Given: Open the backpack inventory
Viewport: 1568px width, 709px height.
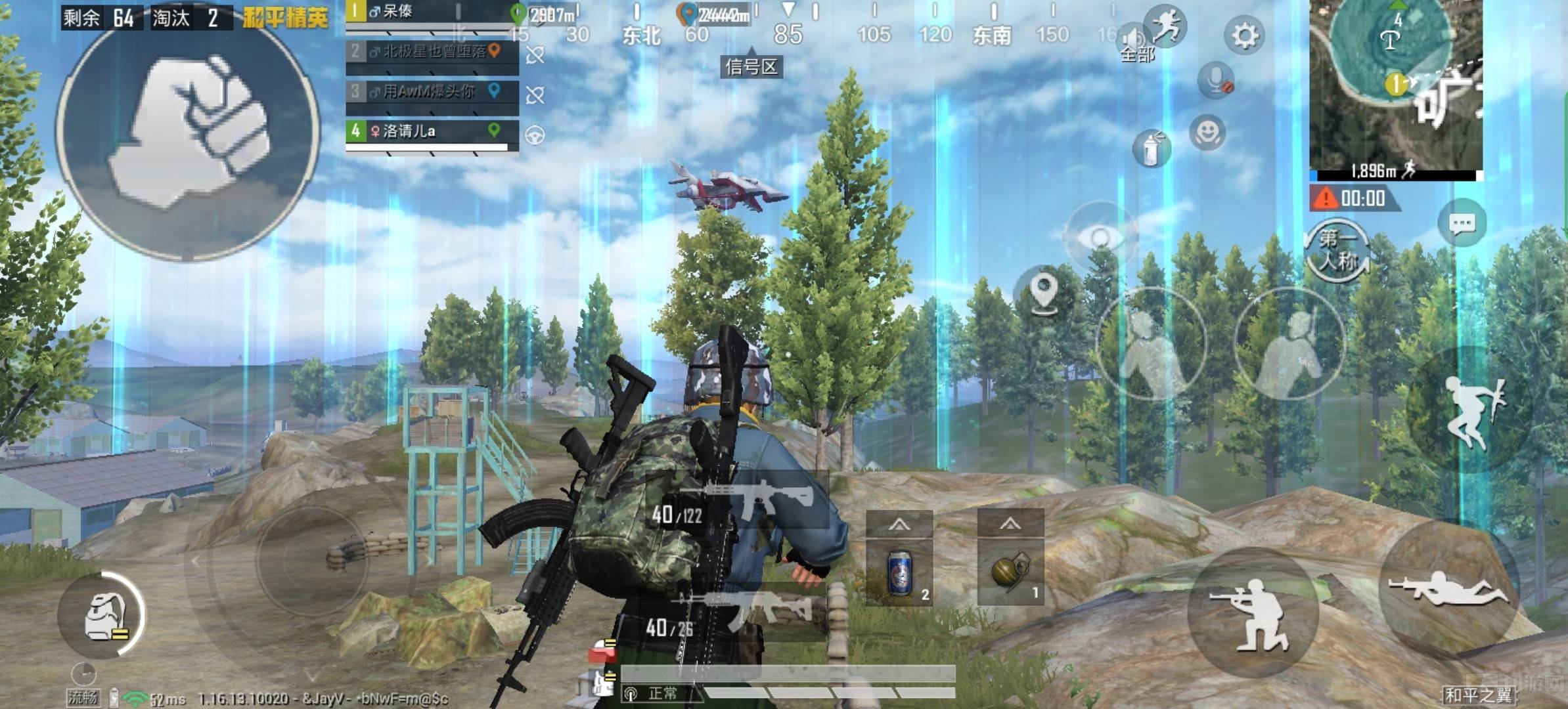Looking at the screenshot, I should pyautogui.click(x=103, y=615).
